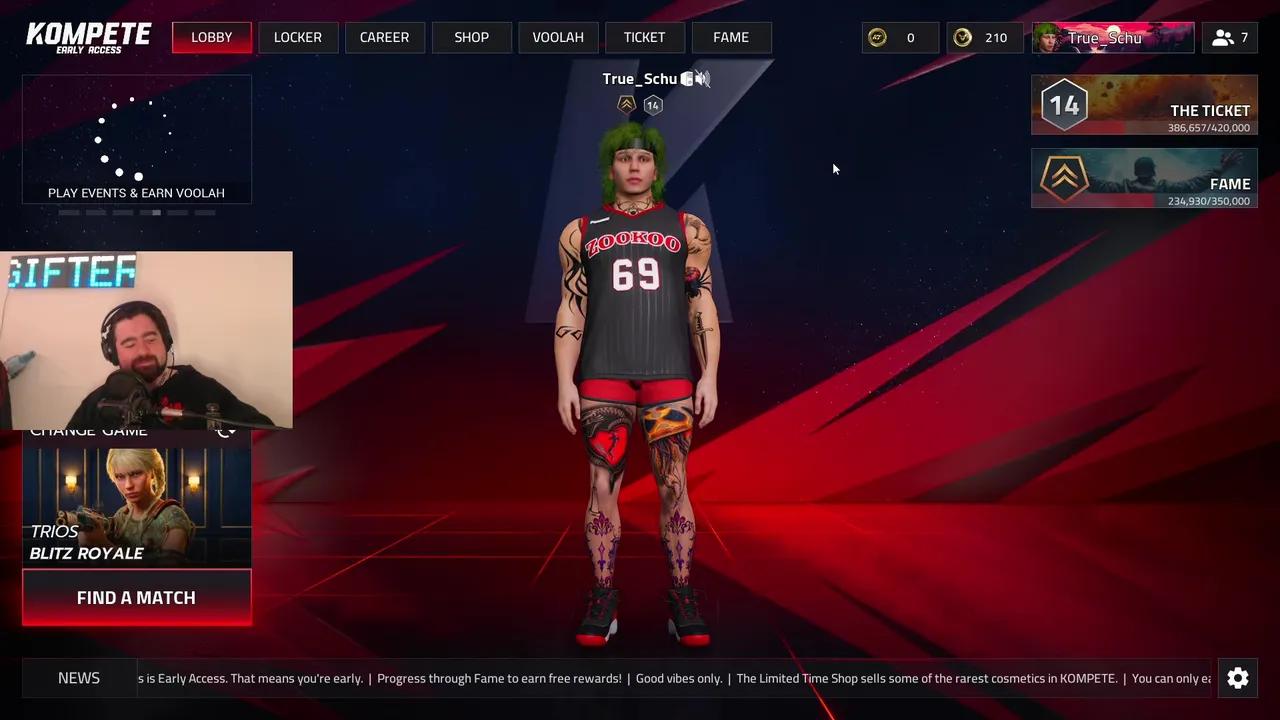Click The Ticket level 14 emblem
Screen dimensions: 1280x720
coord(1064,103)
